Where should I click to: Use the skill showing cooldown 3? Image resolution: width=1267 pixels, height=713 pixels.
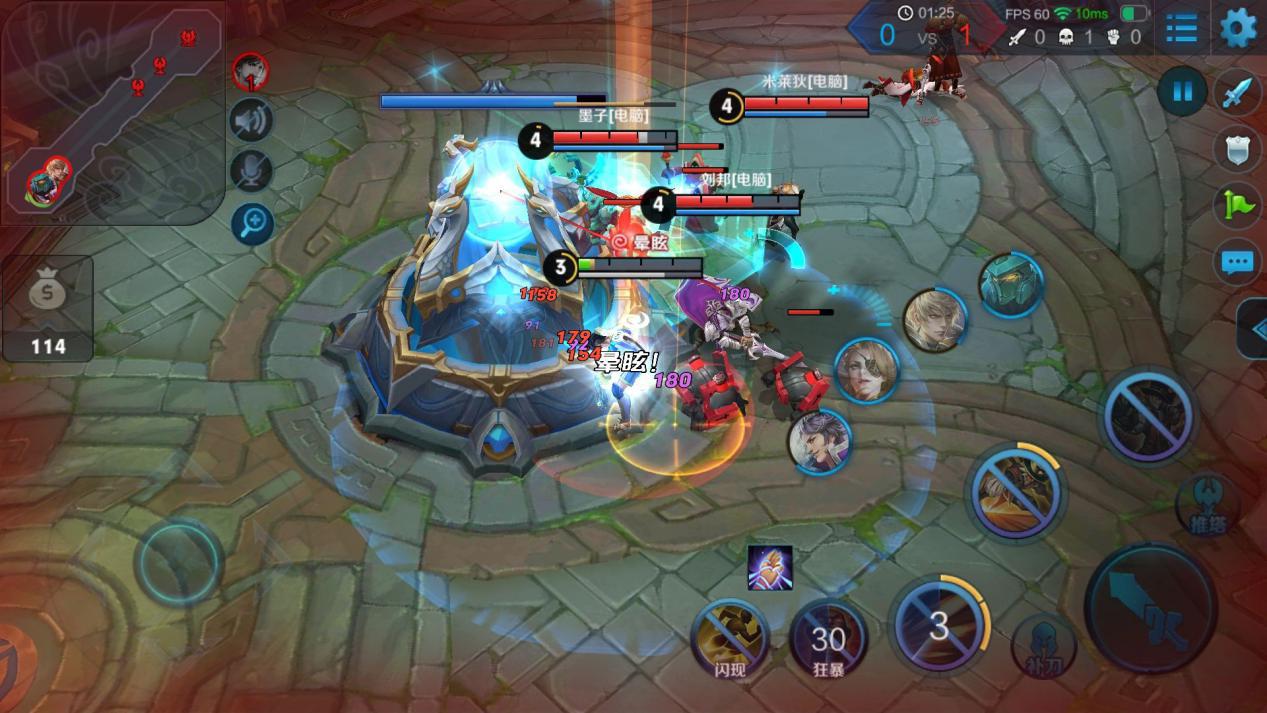[x=939, y=626]
